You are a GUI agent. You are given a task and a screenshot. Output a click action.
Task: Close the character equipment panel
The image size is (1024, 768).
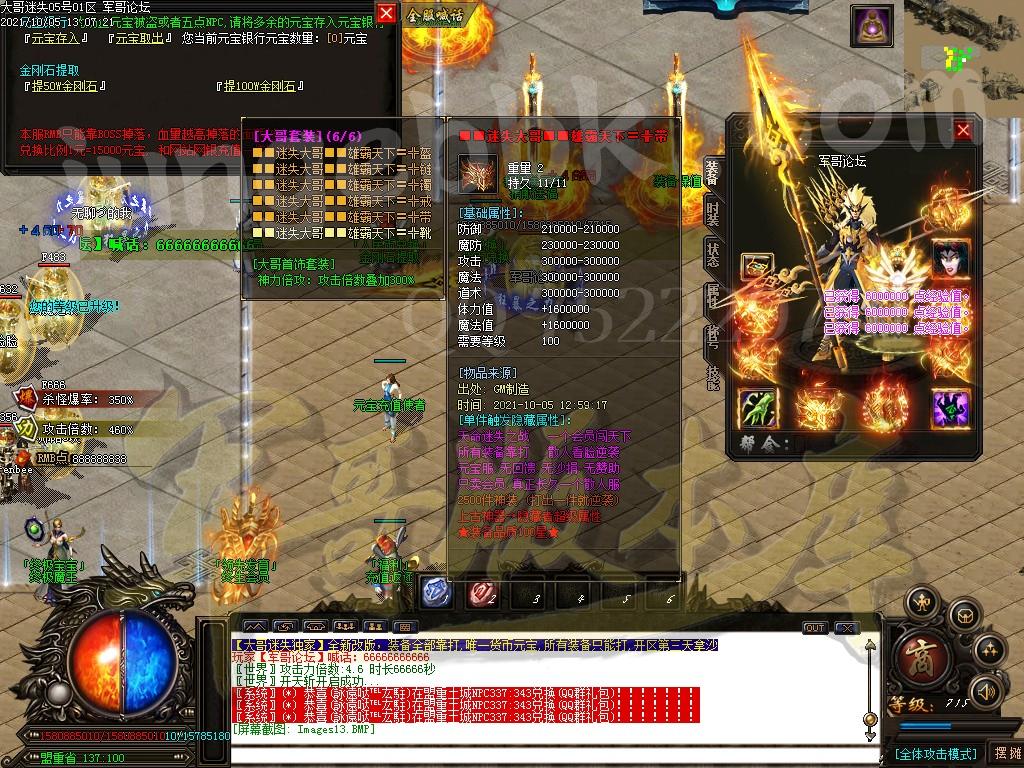click(963, 130)
